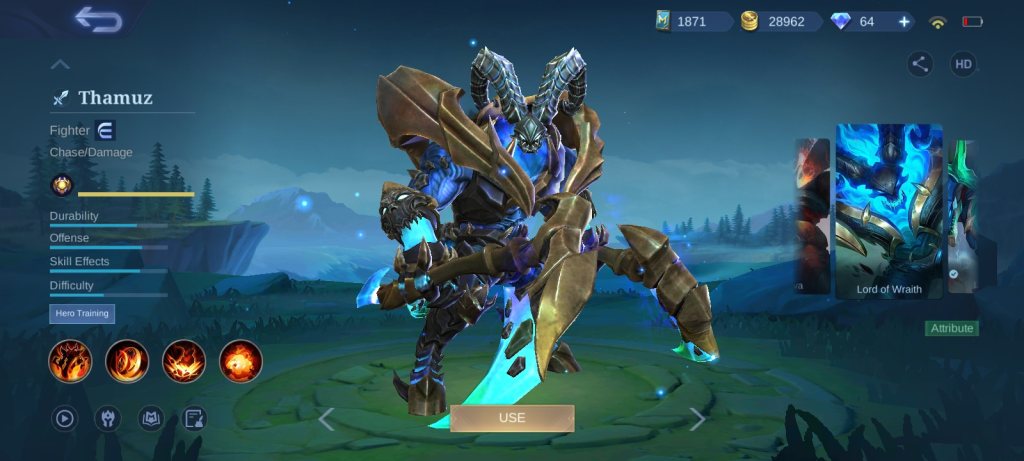
Task: Select the Lord of Wraith skin card
Action: 889,210
